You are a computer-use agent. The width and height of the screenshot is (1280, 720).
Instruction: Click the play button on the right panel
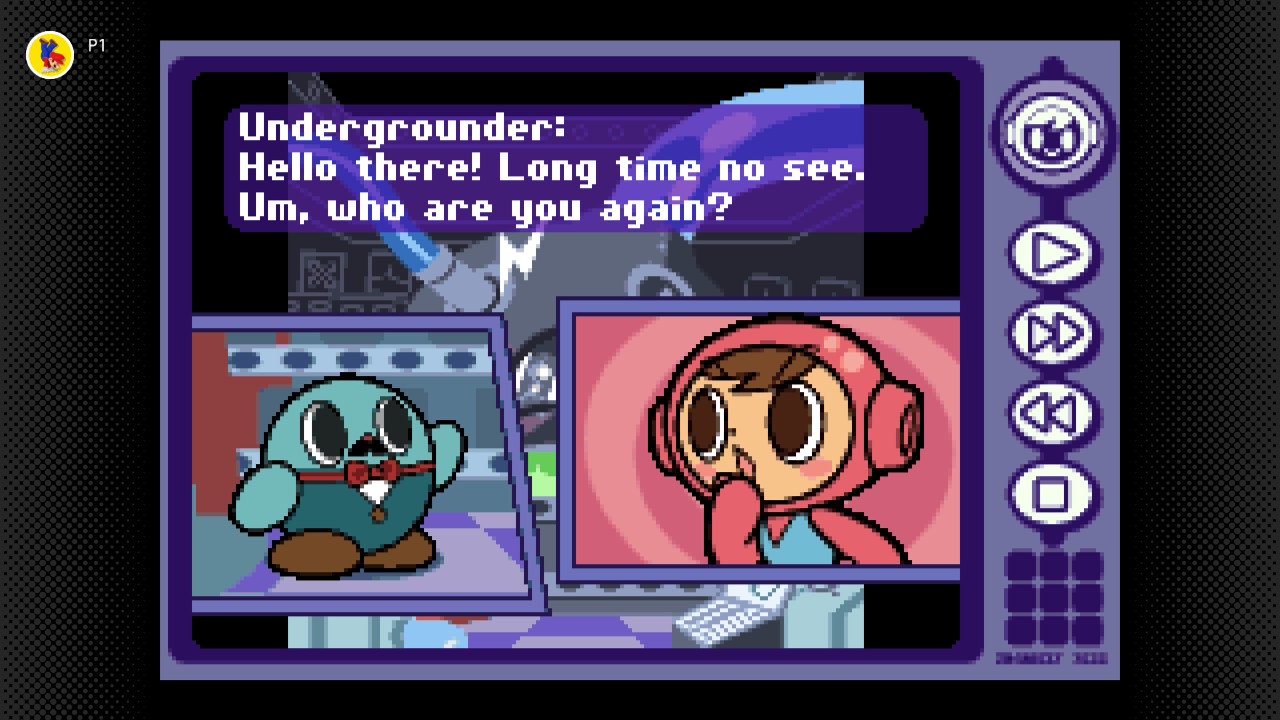point(1052,255)
